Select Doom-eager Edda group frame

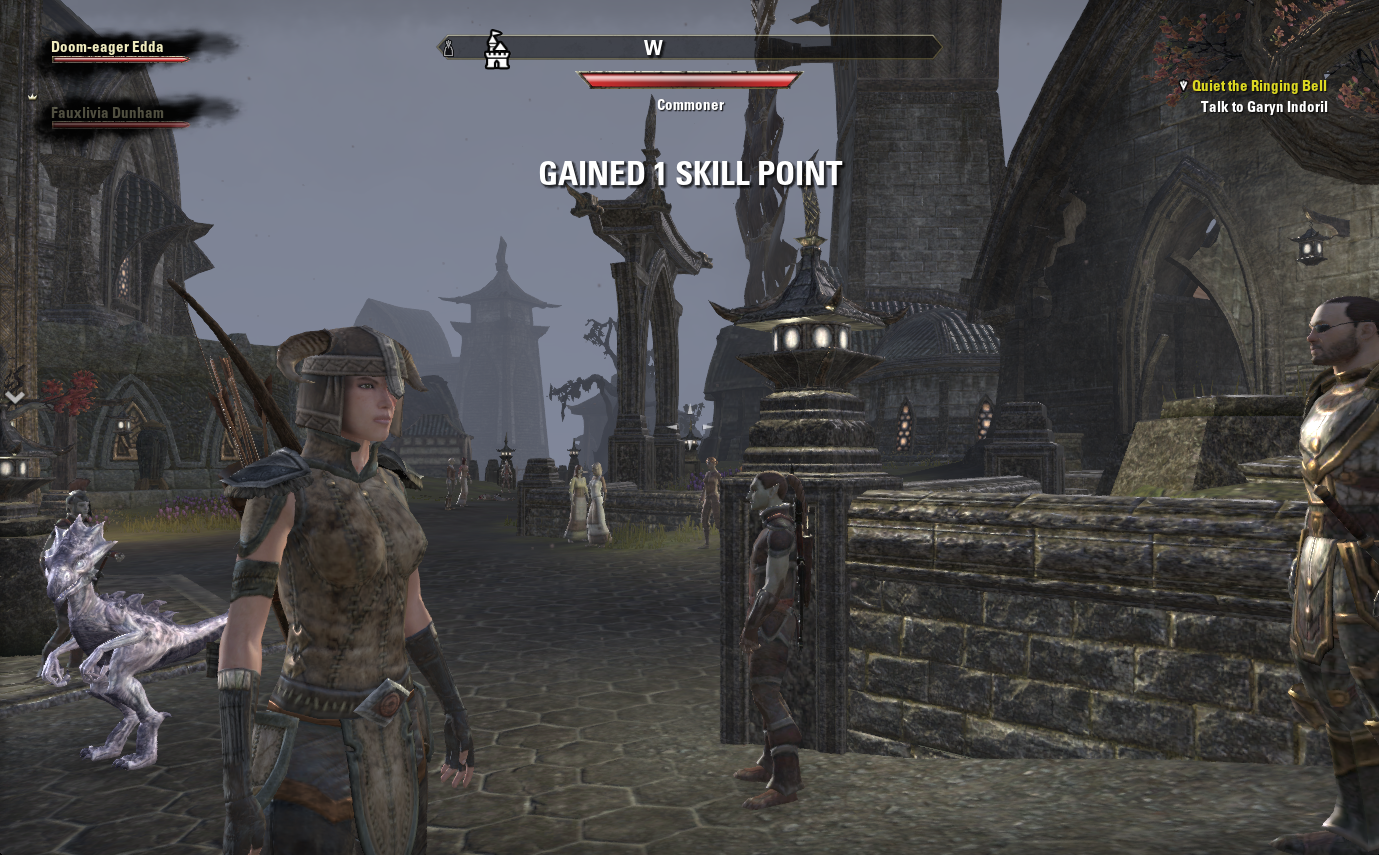108,47
